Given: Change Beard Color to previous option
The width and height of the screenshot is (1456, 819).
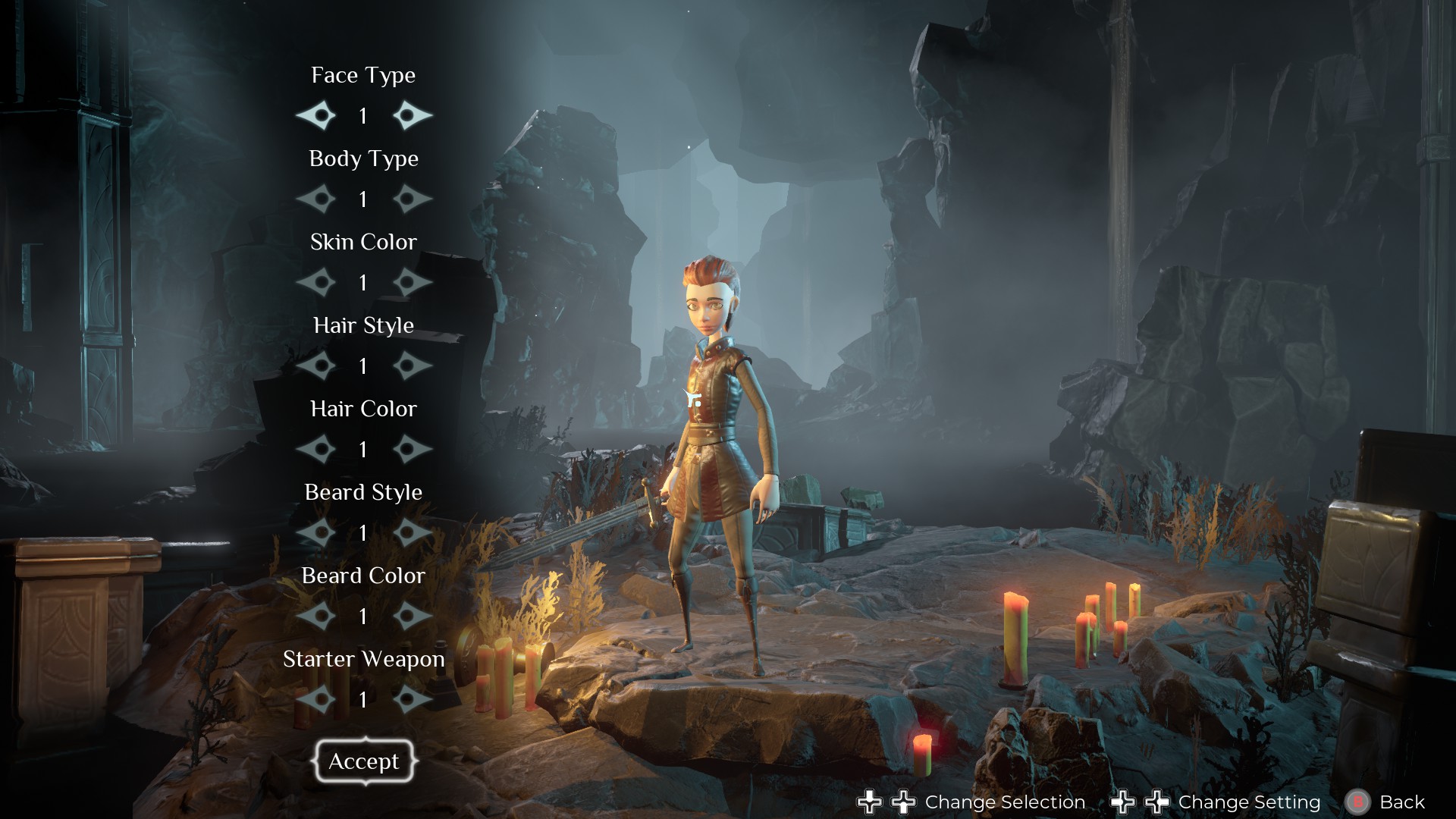Looking at the screenshot, I should [x=316, y=616].
